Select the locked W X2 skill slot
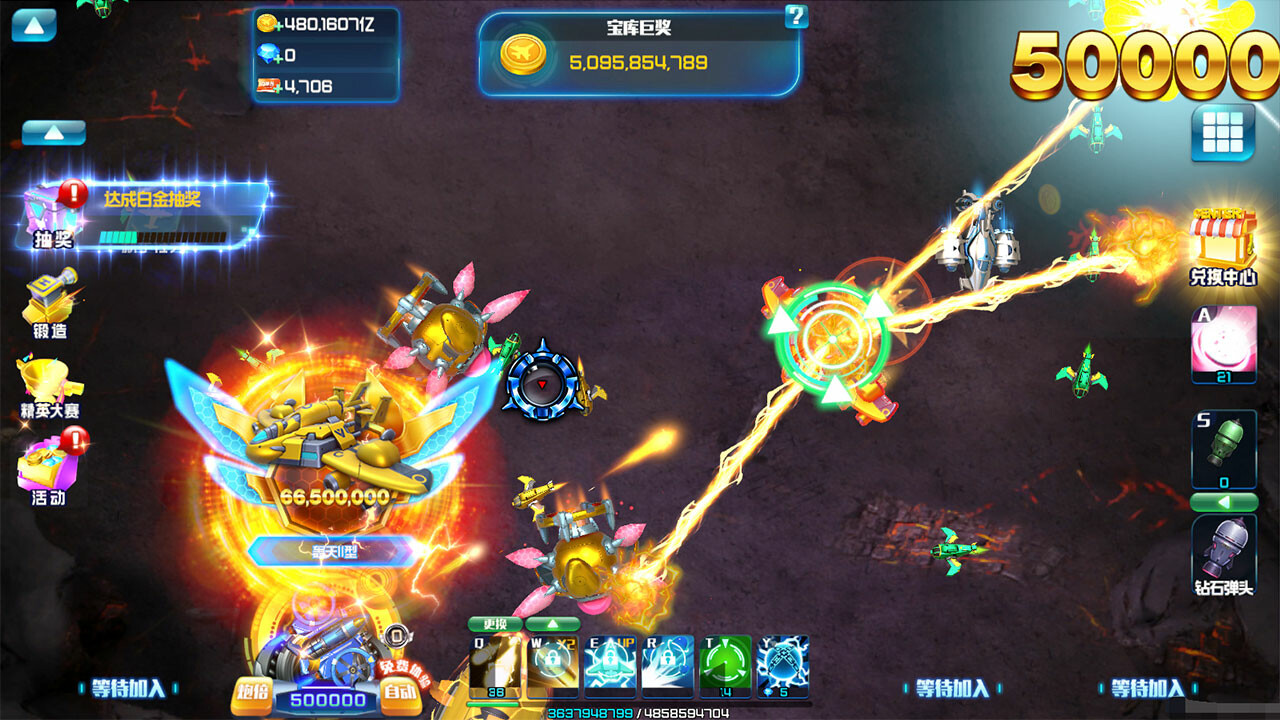Viewport: 1280px width, 720px height. pos(552,663)
